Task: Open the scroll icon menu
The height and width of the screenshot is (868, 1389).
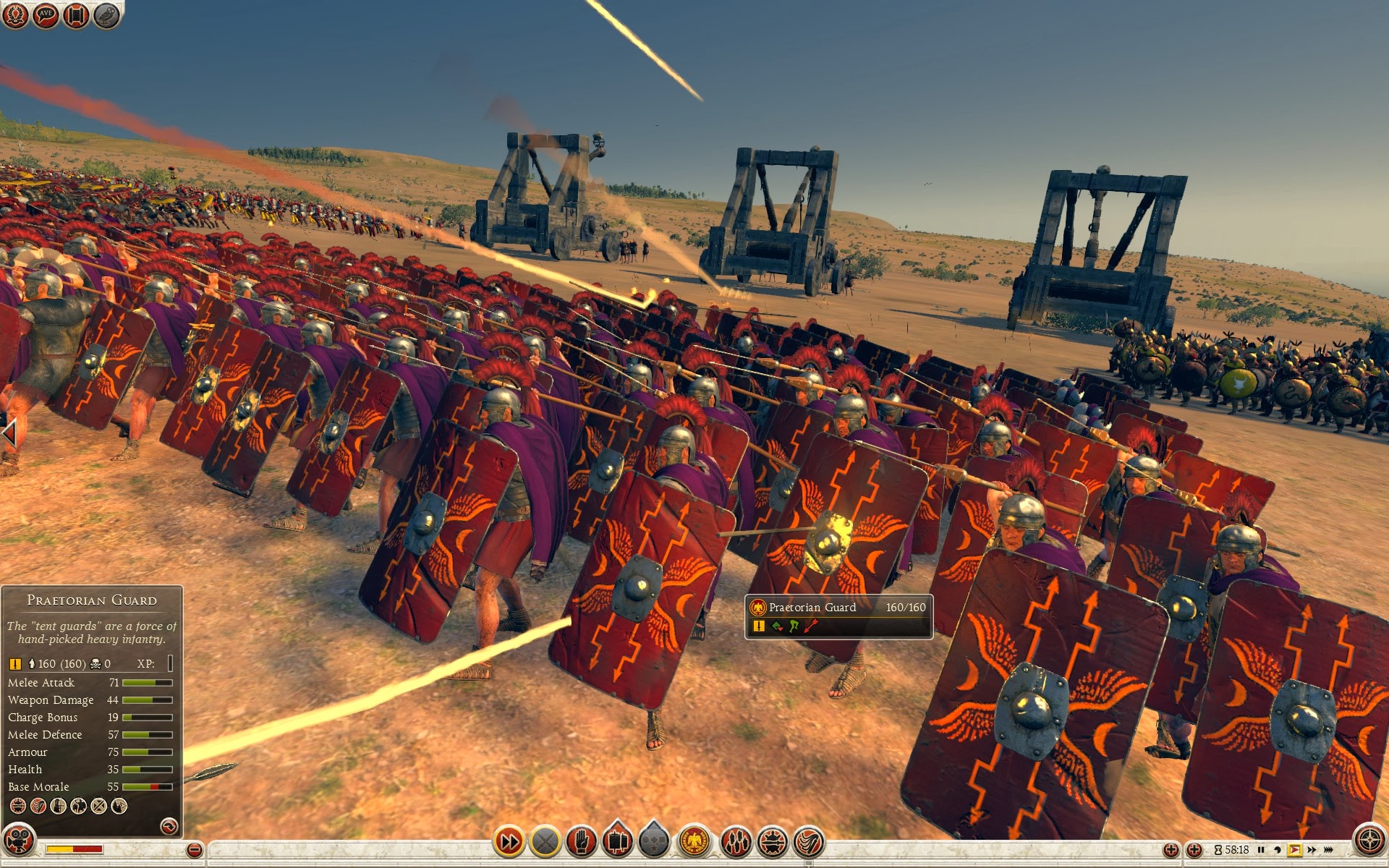Action: 76,15
